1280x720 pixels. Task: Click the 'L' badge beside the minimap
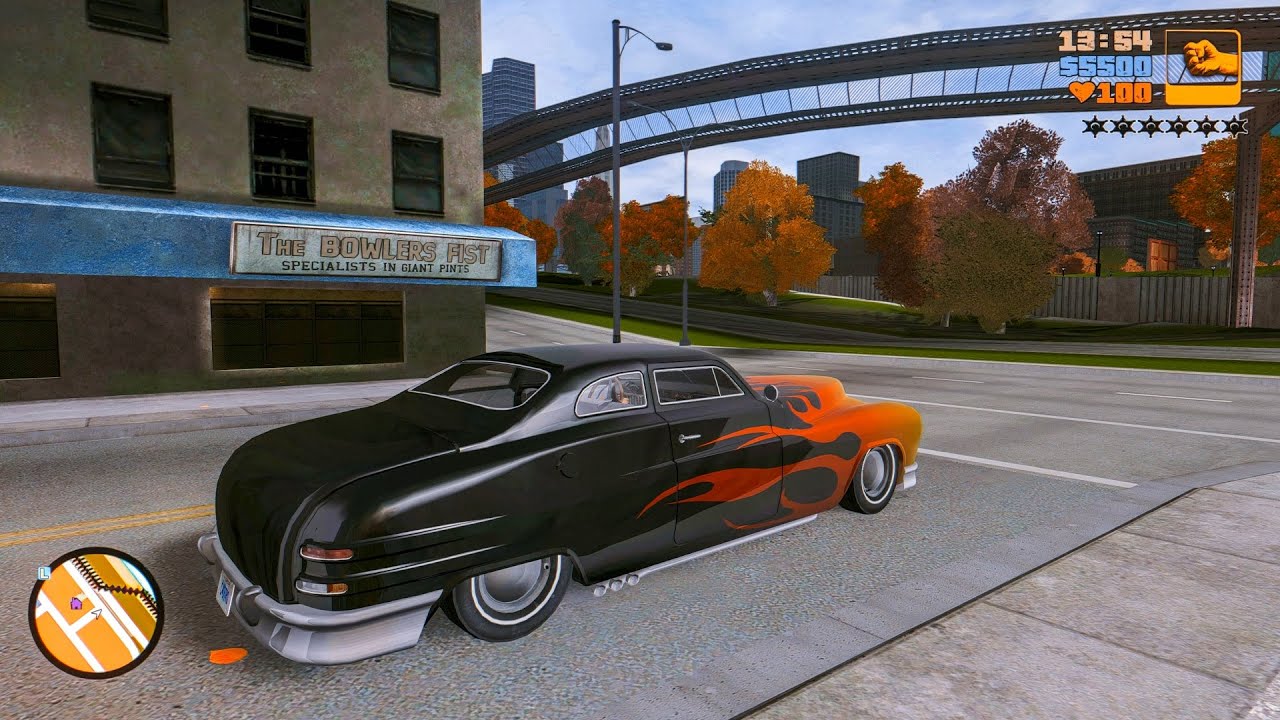[44, 573]
